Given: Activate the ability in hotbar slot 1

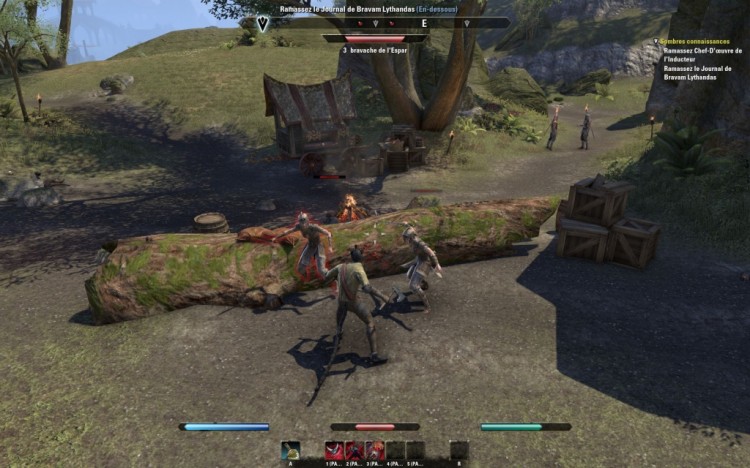Looking at the screenshot, I should (x=334, y=450).
